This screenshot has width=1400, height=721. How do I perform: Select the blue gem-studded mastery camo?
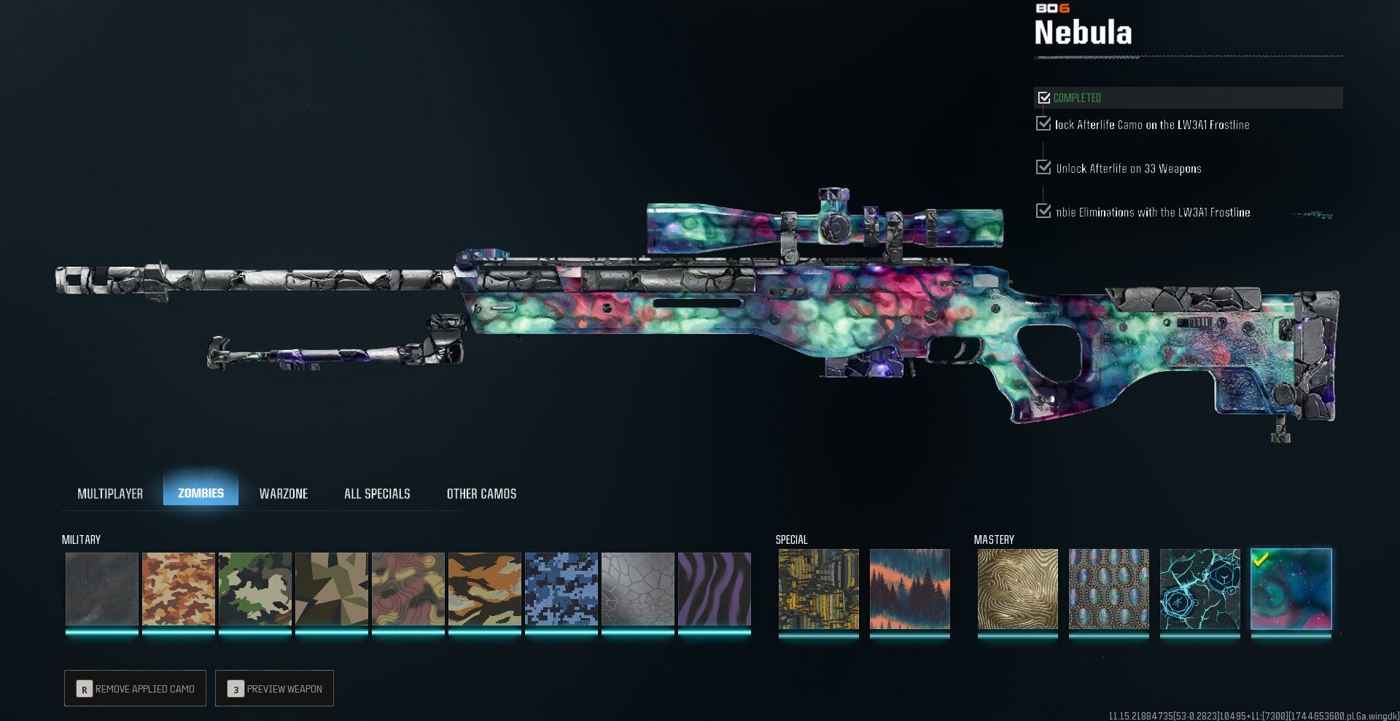[x=1108, y=590]
